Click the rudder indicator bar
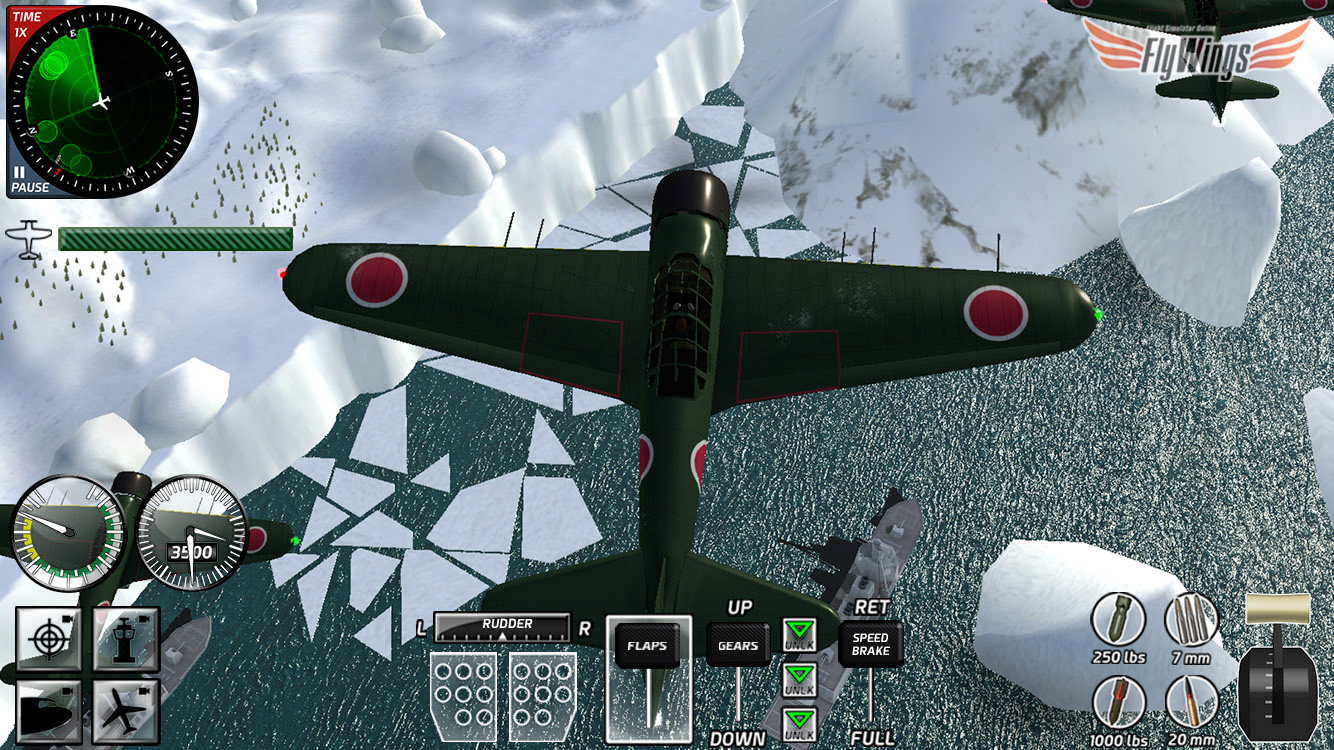The height and width of the screenshot is (750, 1334). tap(502, 628)
